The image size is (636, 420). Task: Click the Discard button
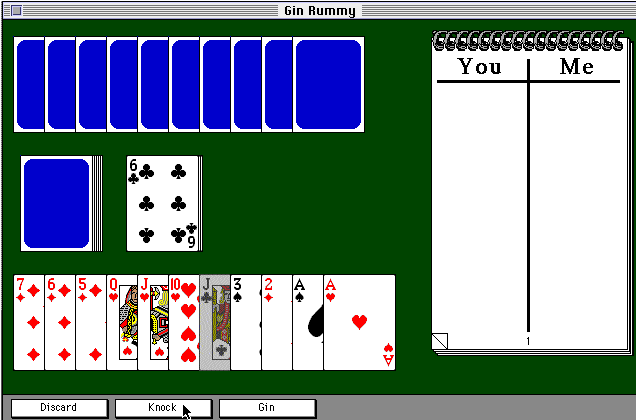click(x=58, y=408)
